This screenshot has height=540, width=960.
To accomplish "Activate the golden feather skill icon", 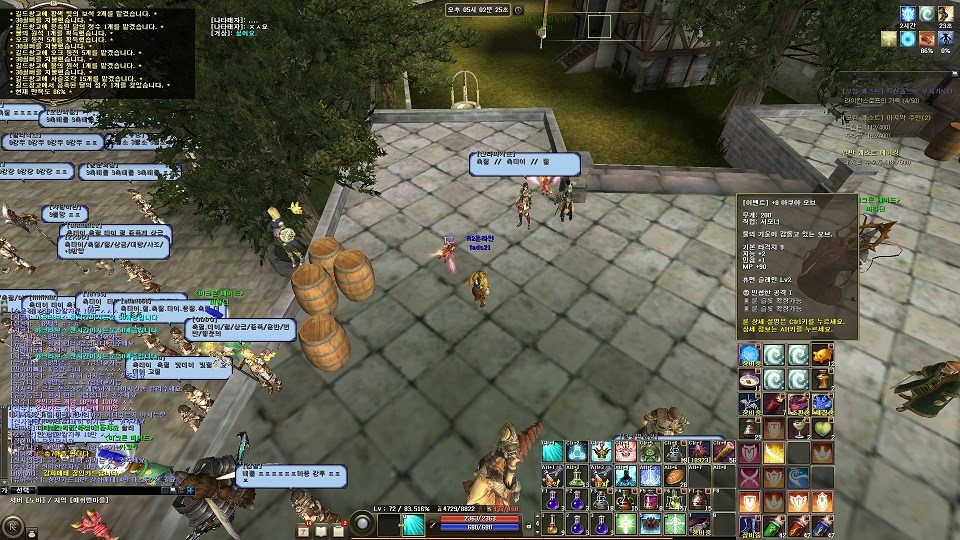I will tap(774, 452).
